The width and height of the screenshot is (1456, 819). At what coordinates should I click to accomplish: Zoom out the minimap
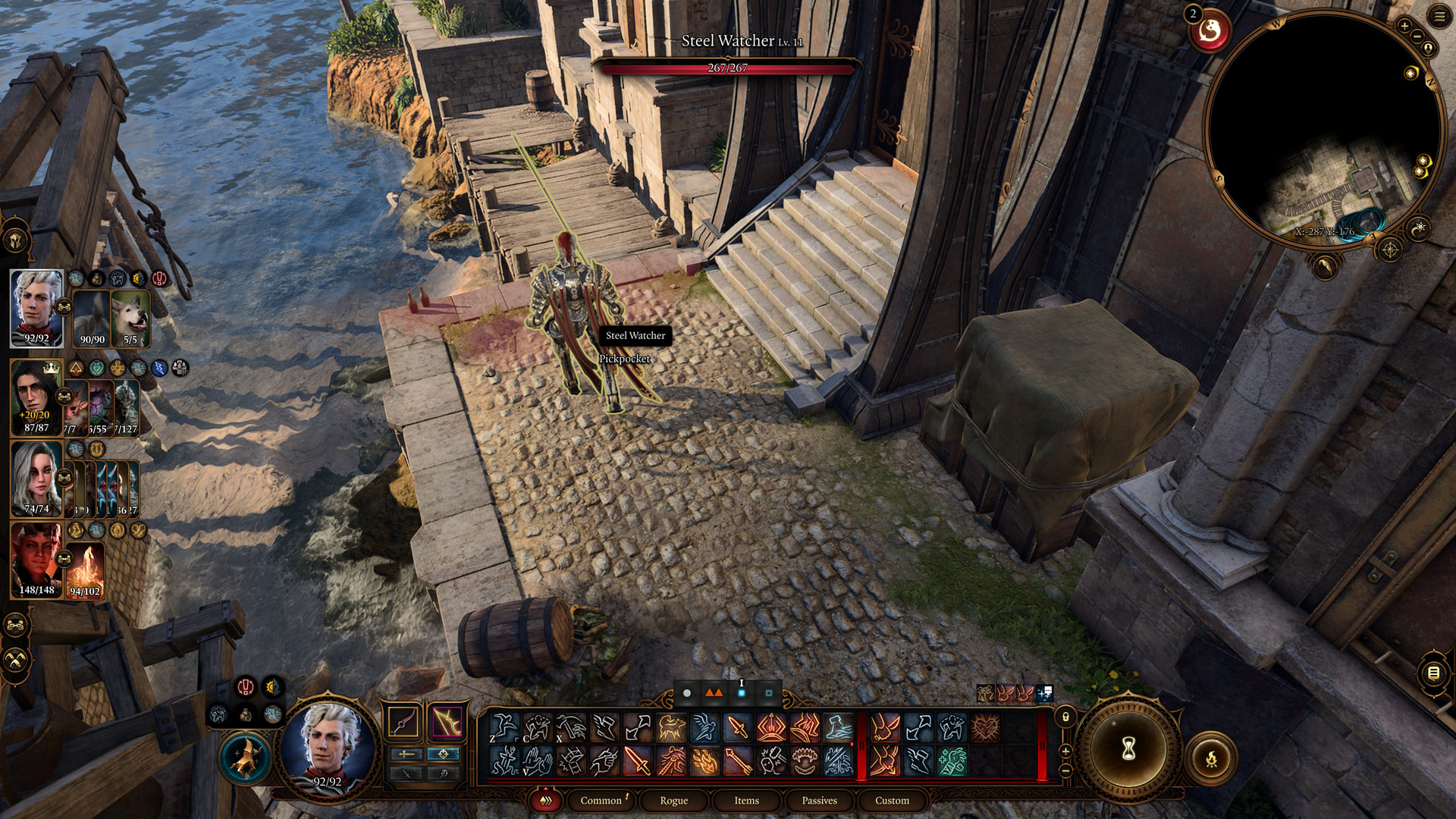[x=1417, y=36]
